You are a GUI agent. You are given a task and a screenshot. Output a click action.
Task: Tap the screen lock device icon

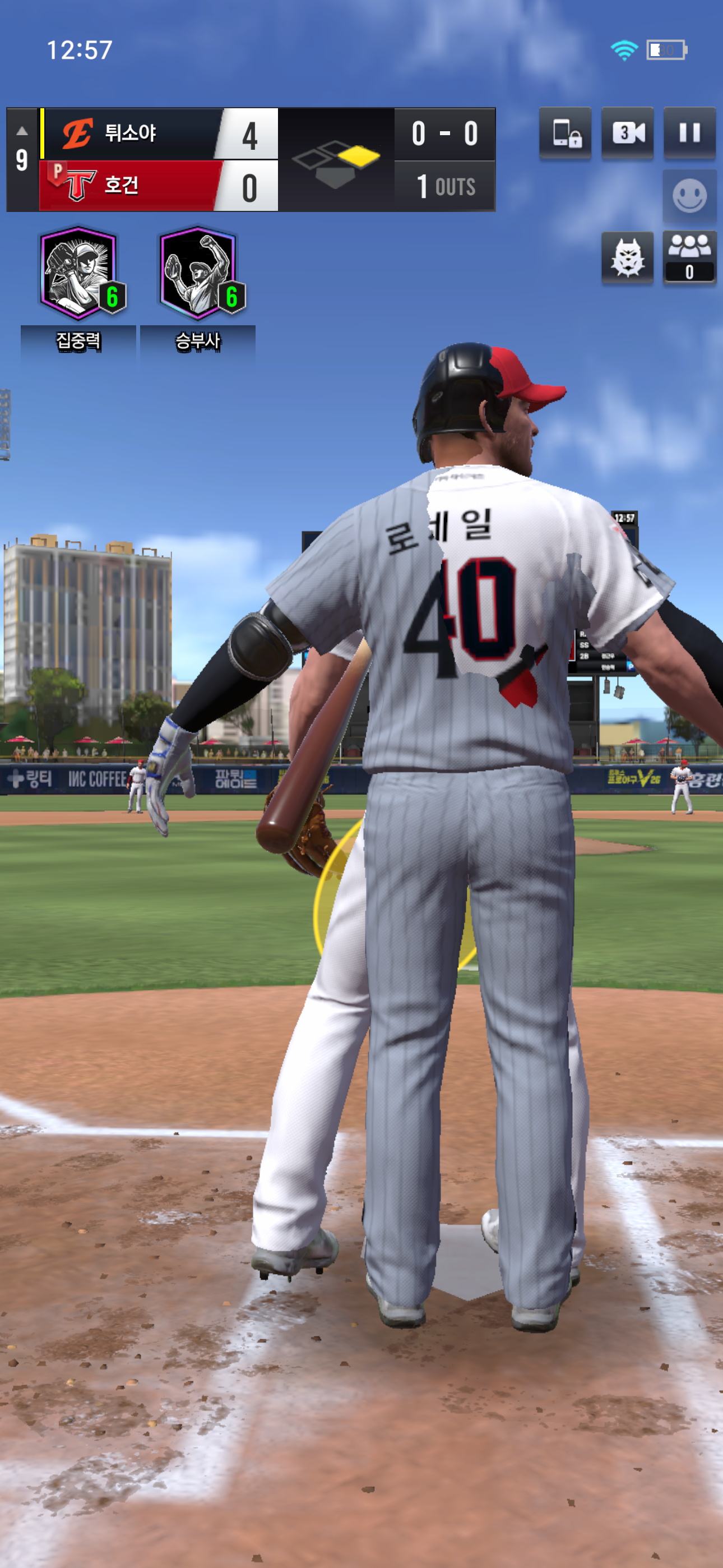pyautogui.click(x=566, y=133)
